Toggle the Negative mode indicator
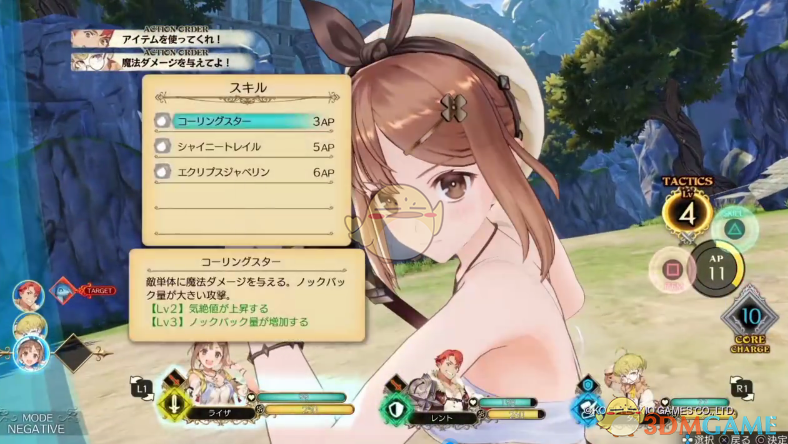 point(36,423)
